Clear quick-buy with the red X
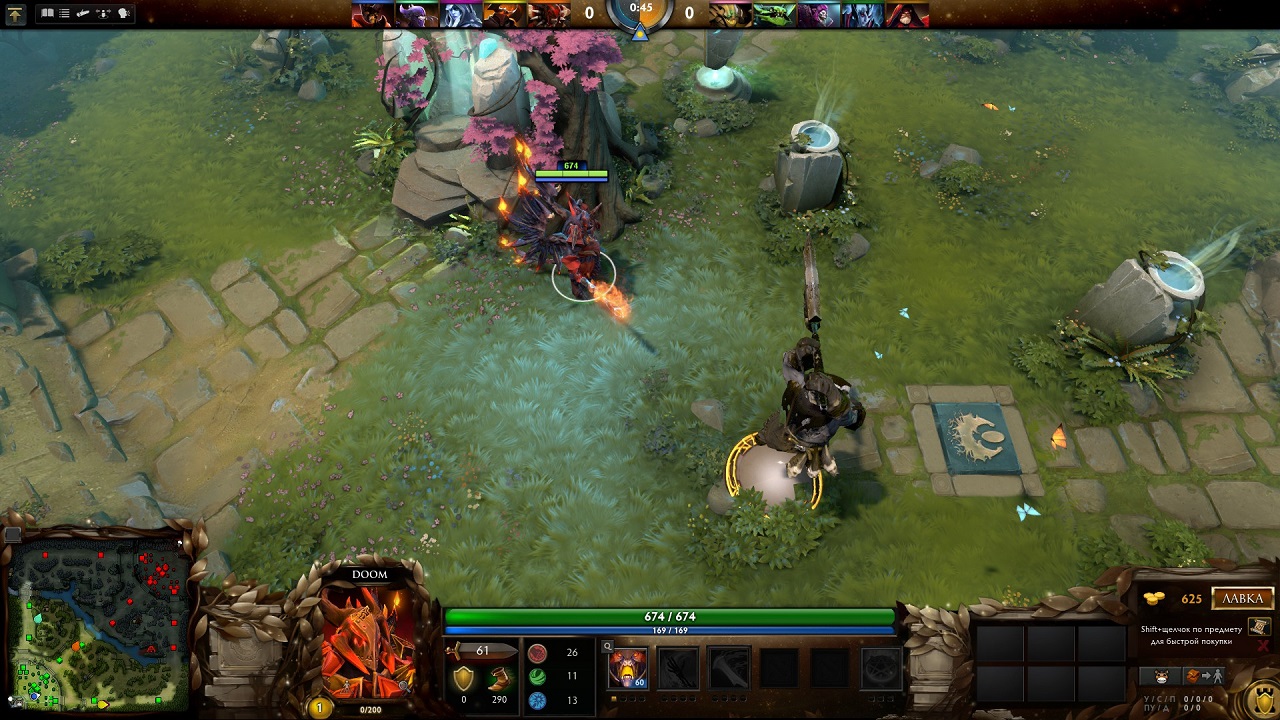 1263,647
